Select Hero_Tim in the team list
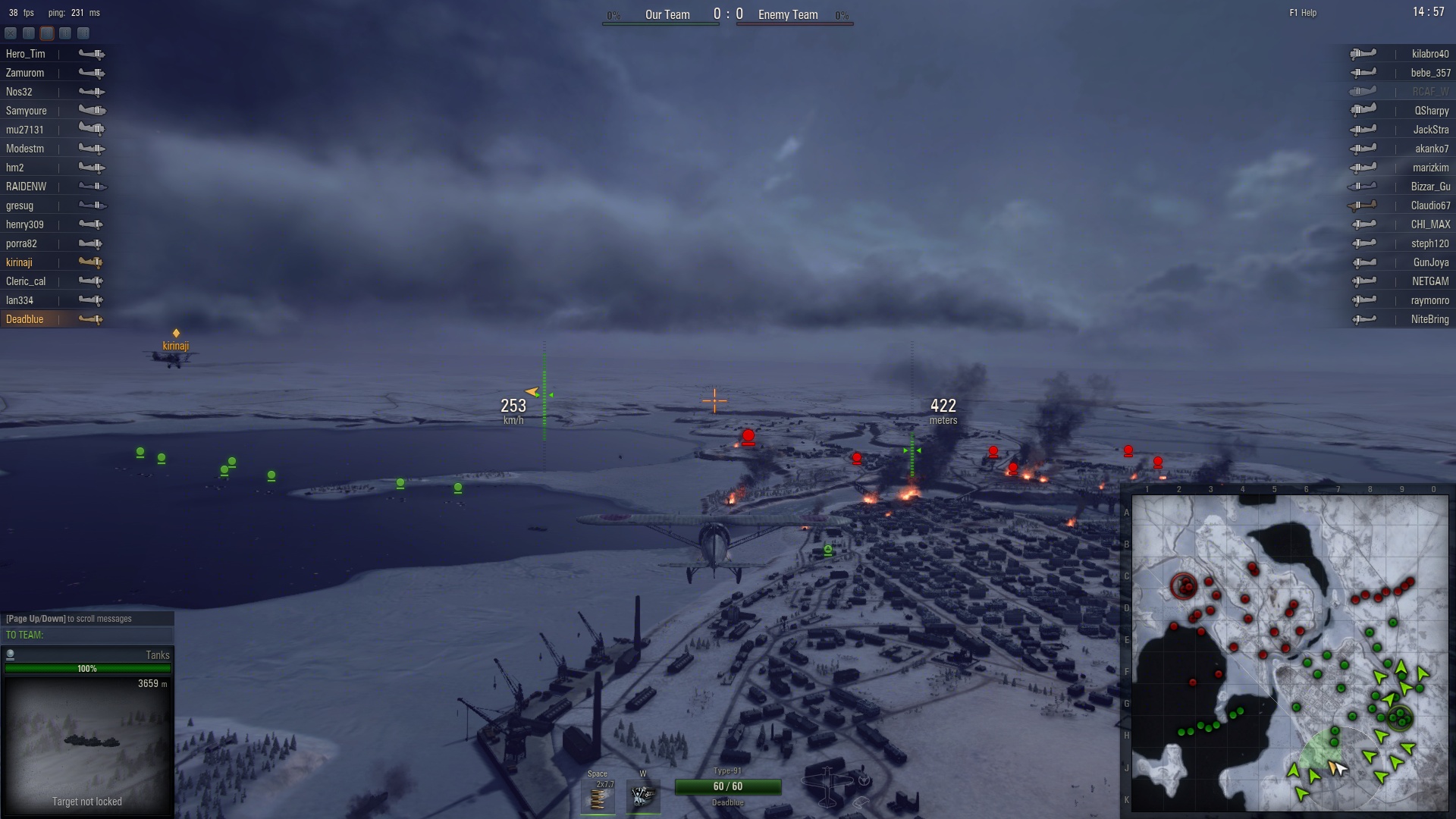The image size is (1456, 819). tap(26, 54)
